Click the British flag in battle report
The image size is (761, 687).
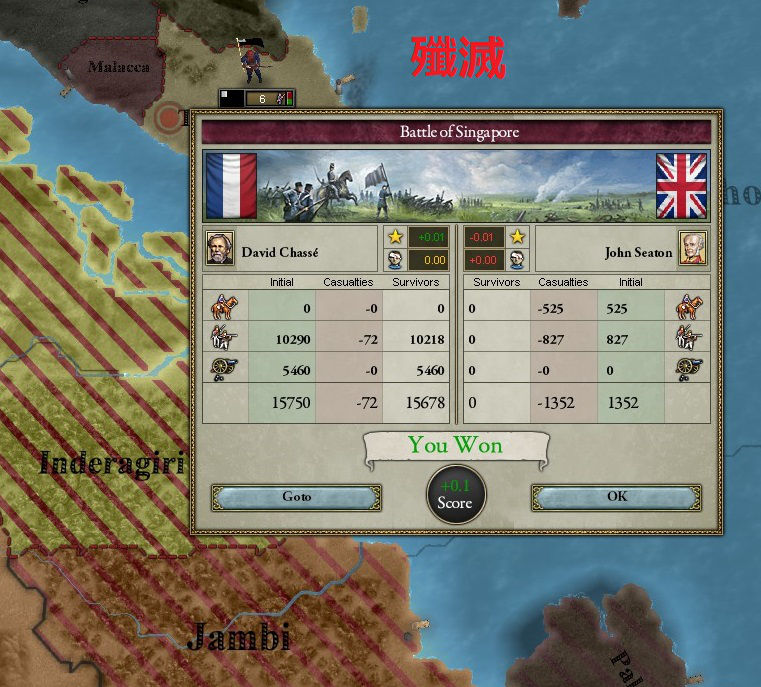681,185
